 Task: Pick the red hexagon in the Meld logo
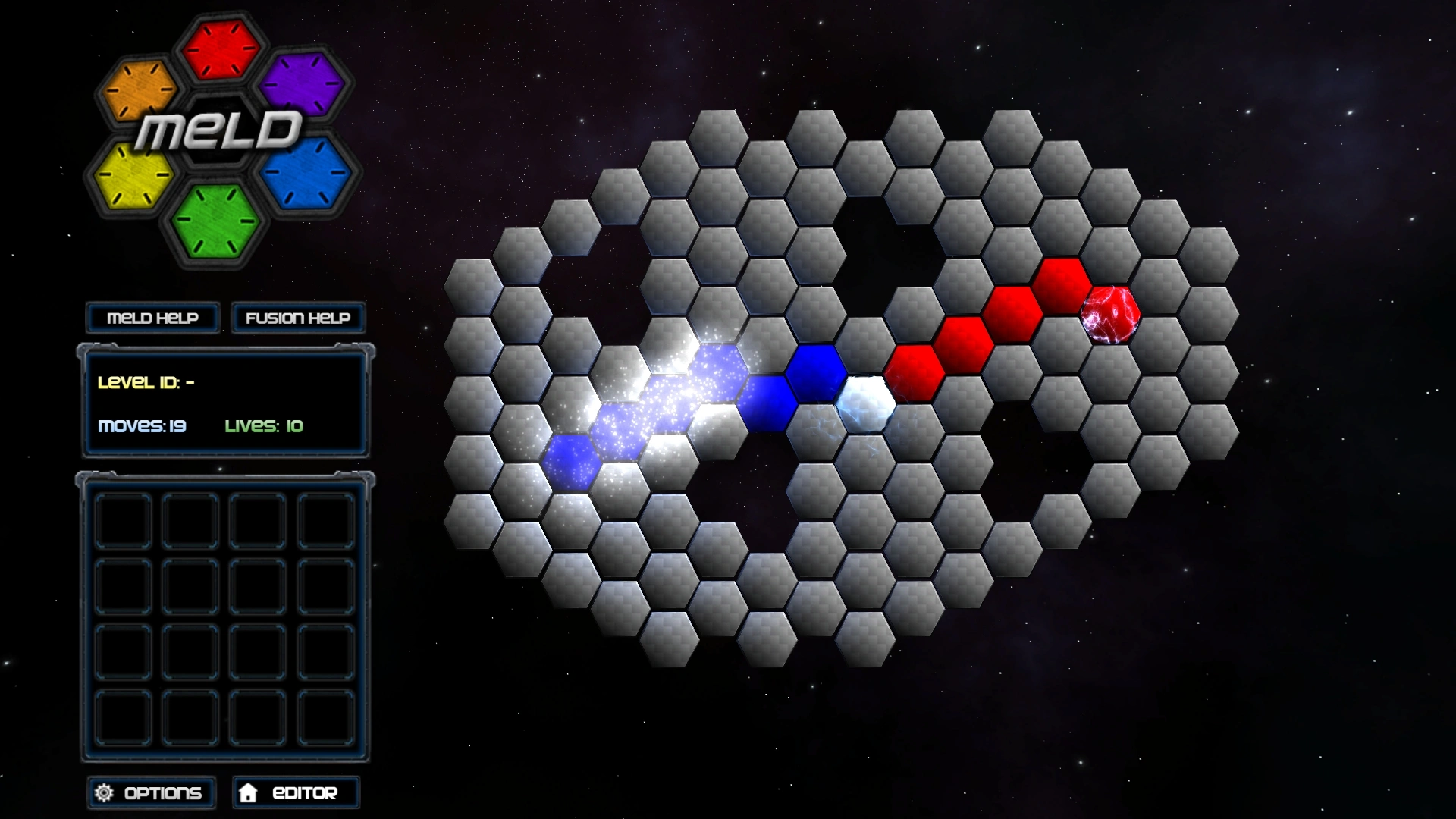[220, 49]
